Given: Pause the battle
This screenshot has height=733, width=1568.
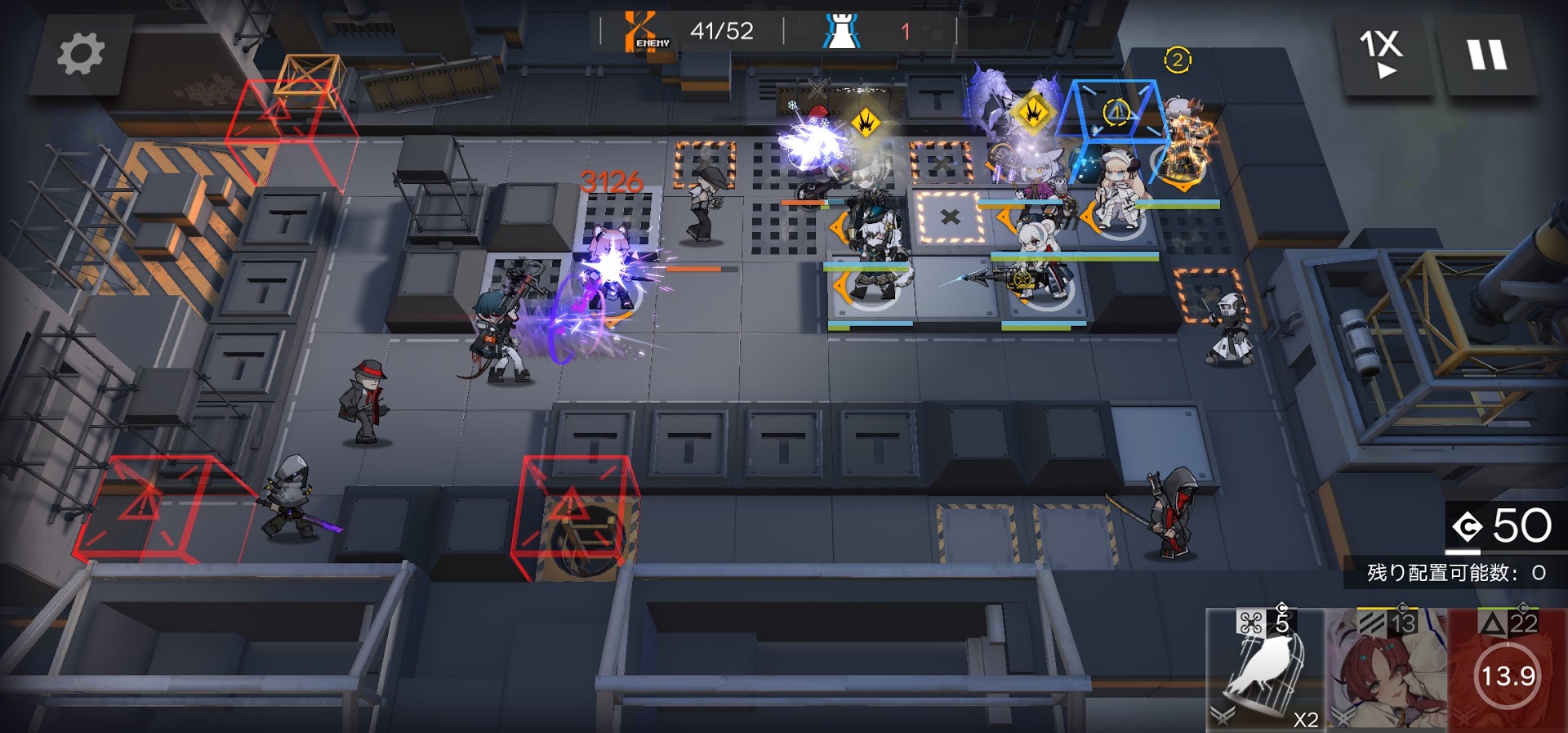Looking at the screenshot, I should (1487, 55).
